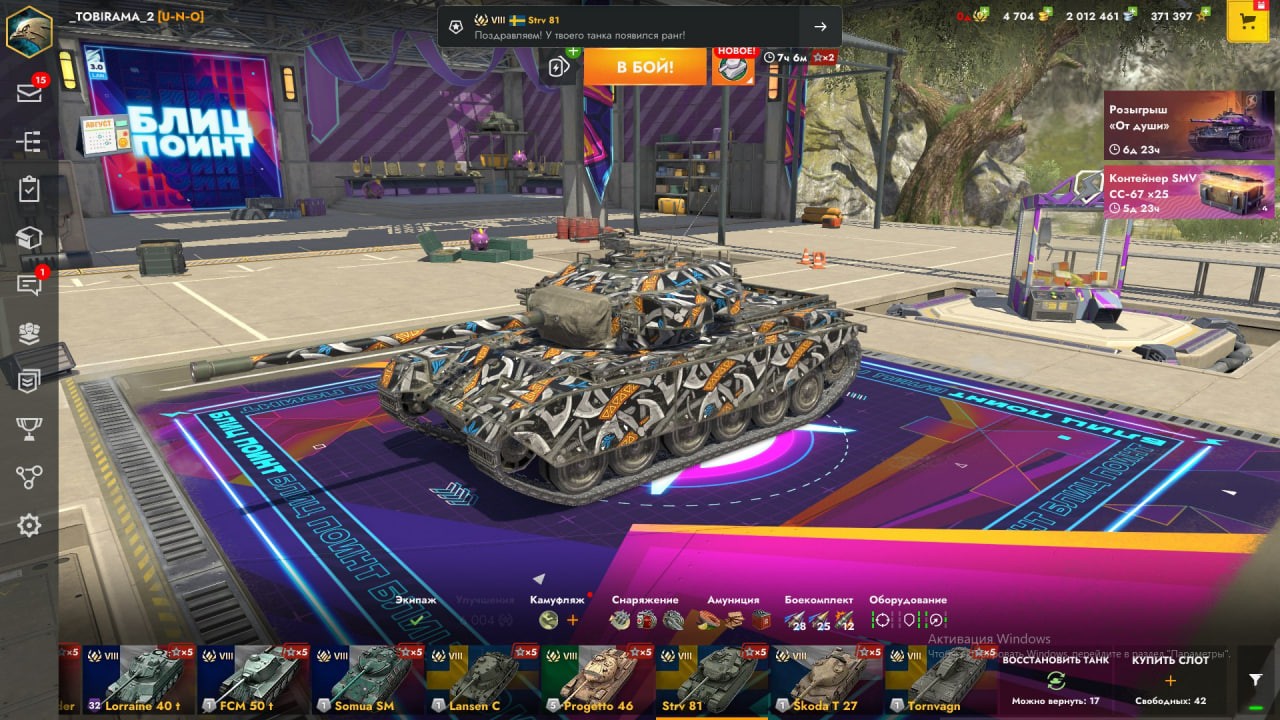Screen dimensions: 1280x720
Task: Add a camouflage with the plus button
Action: click(573, 620)
